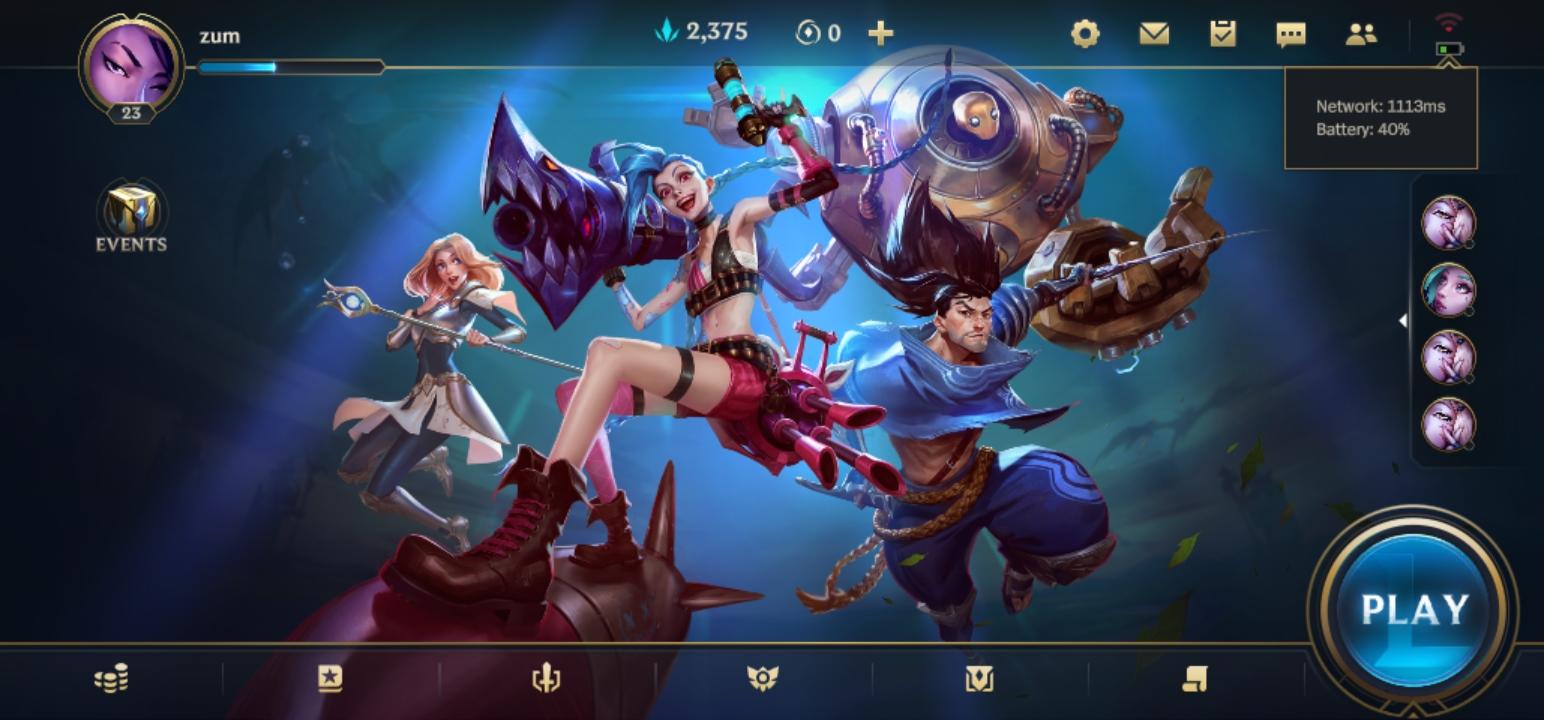This screenshot has width=1544, height=720.
Task: Open the Mailbox envelope icon
Action: pos(1155,33)
